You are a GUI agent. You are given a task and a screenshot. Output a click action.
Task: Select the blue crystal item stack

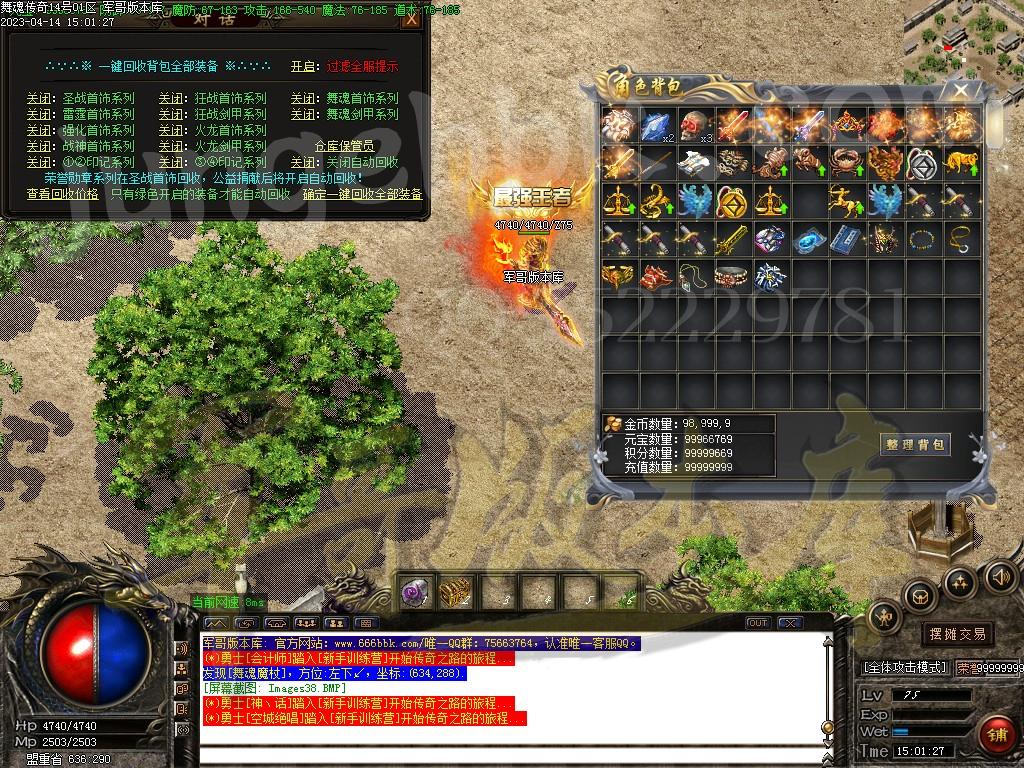tap(657, 125)
